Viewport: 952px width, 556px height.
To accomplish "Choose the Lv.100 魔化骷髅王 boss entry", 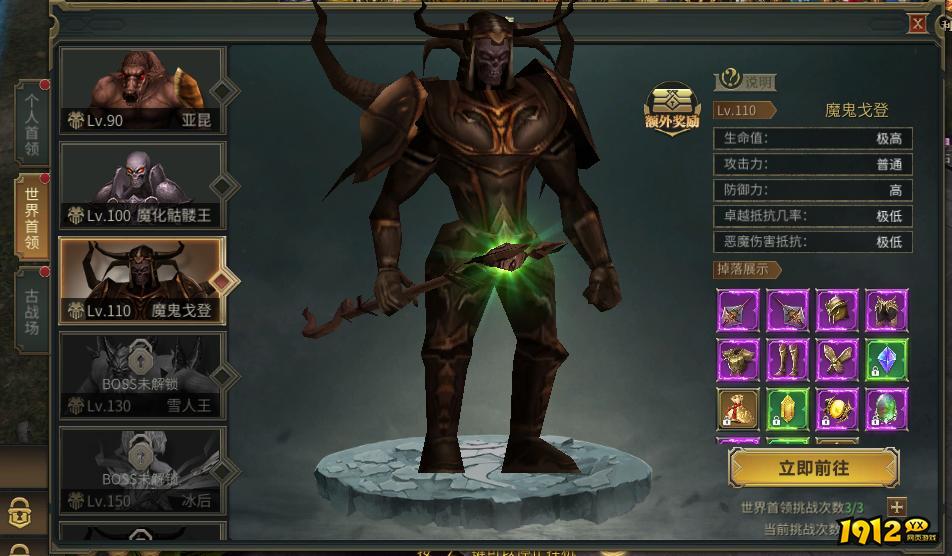I will click(142, 186).
